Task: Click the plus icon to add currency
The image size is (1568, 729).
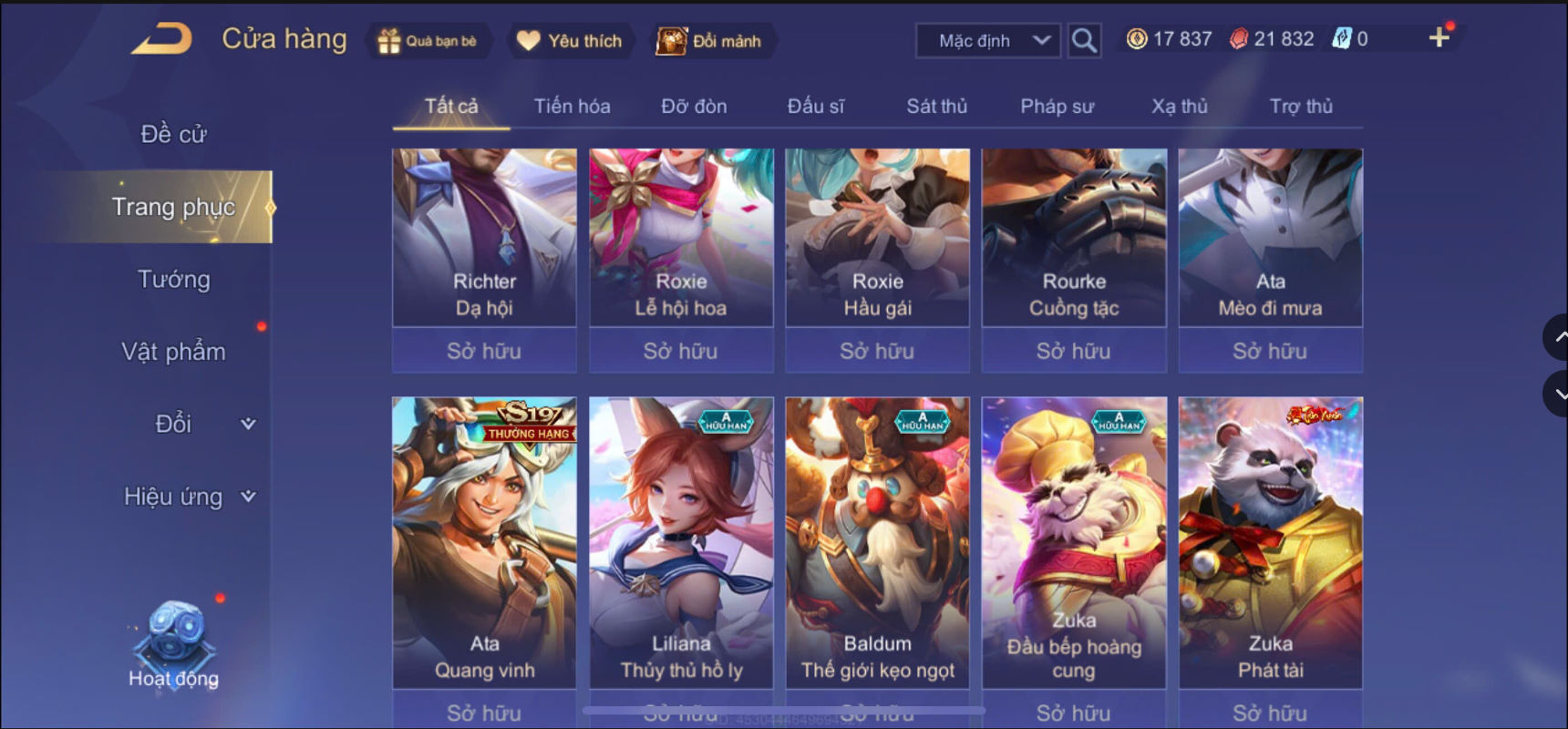Action: coord(1440,38)
